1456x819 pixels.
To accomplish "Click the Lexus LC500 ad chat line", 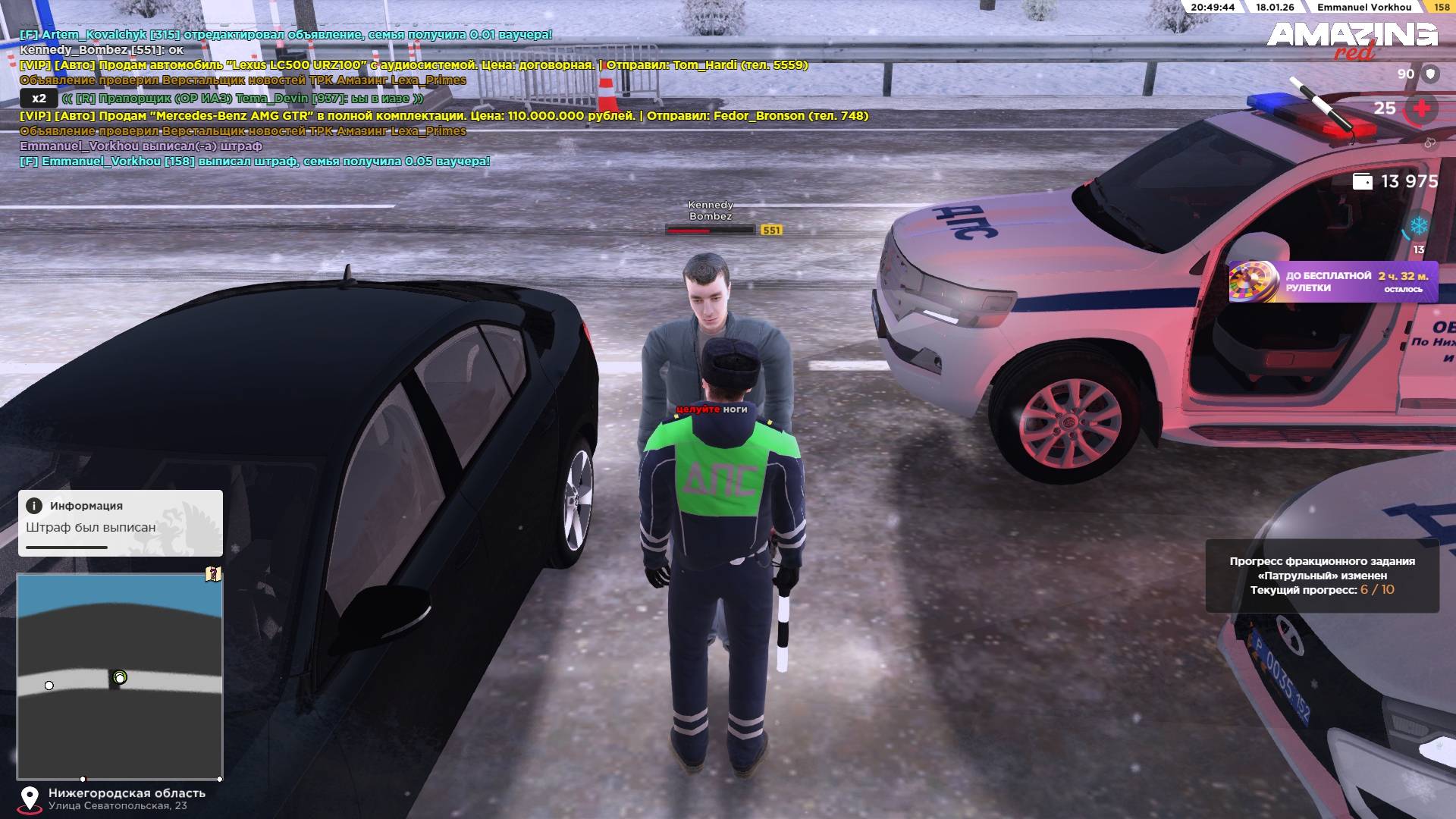I will click(413, 65).
